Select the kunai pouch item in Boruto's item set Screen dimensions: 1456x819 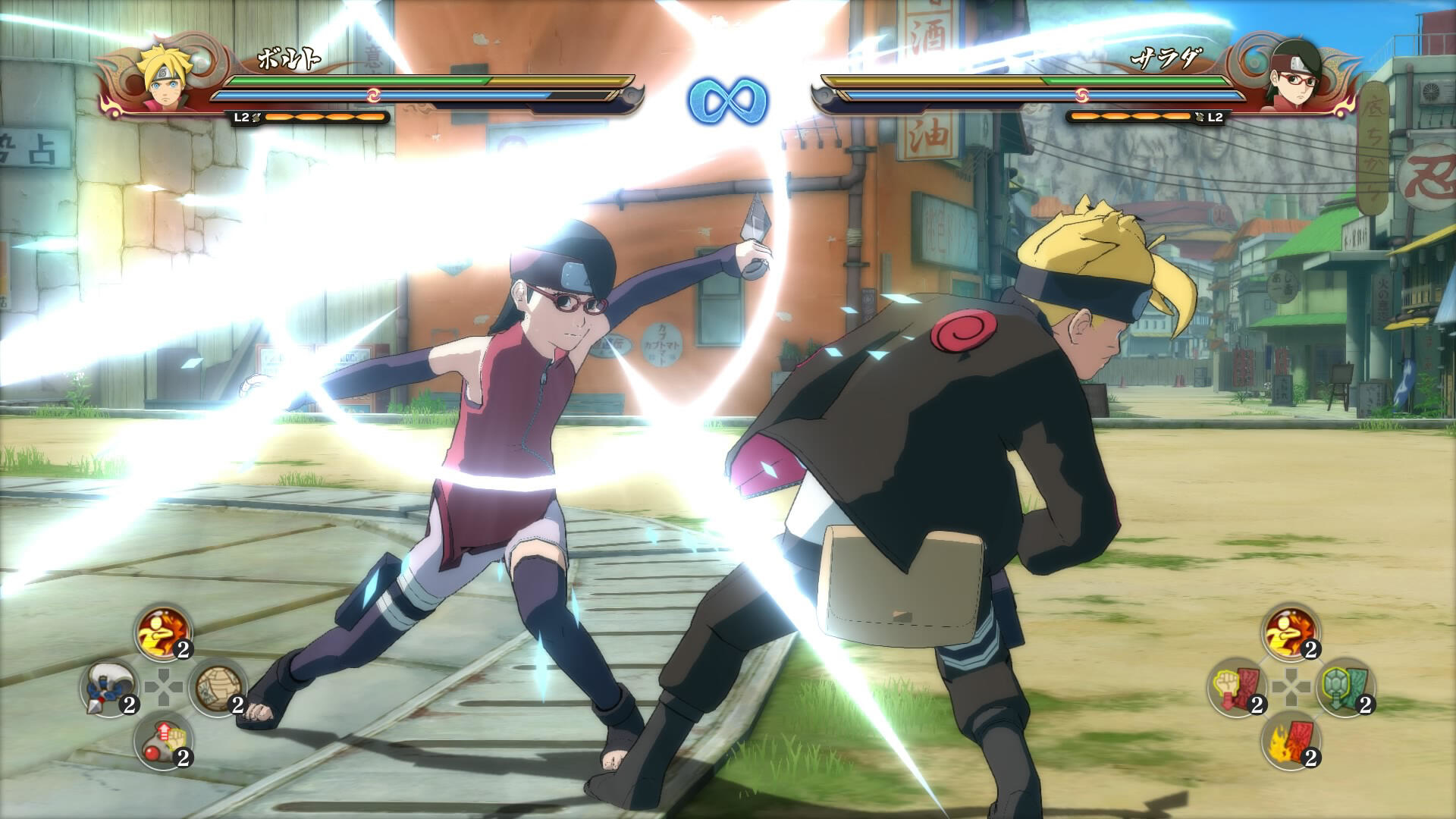[109, 687]
